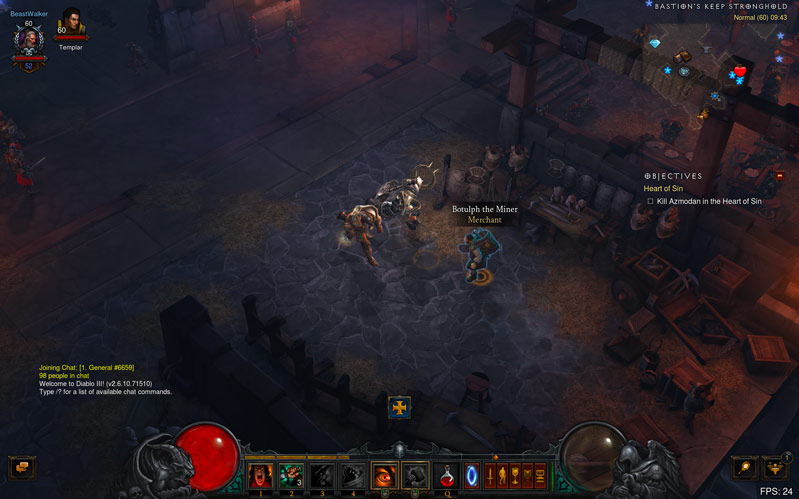Open the character figure menu button
Image resolution: width=799 pixels, height=499 pixels.
click(x=503, y=476)
